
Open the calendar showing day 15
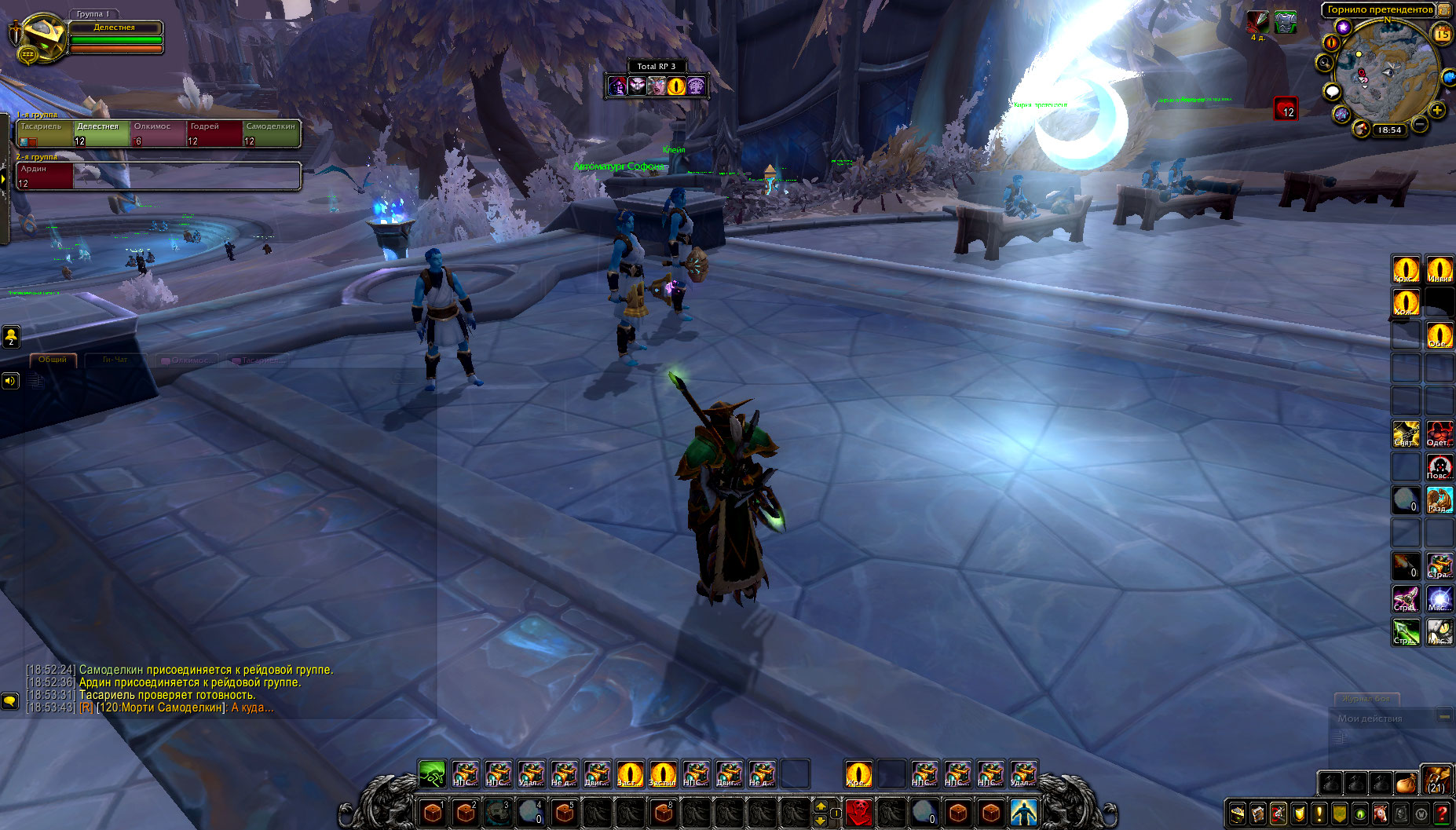click(x=1442, y=35)
